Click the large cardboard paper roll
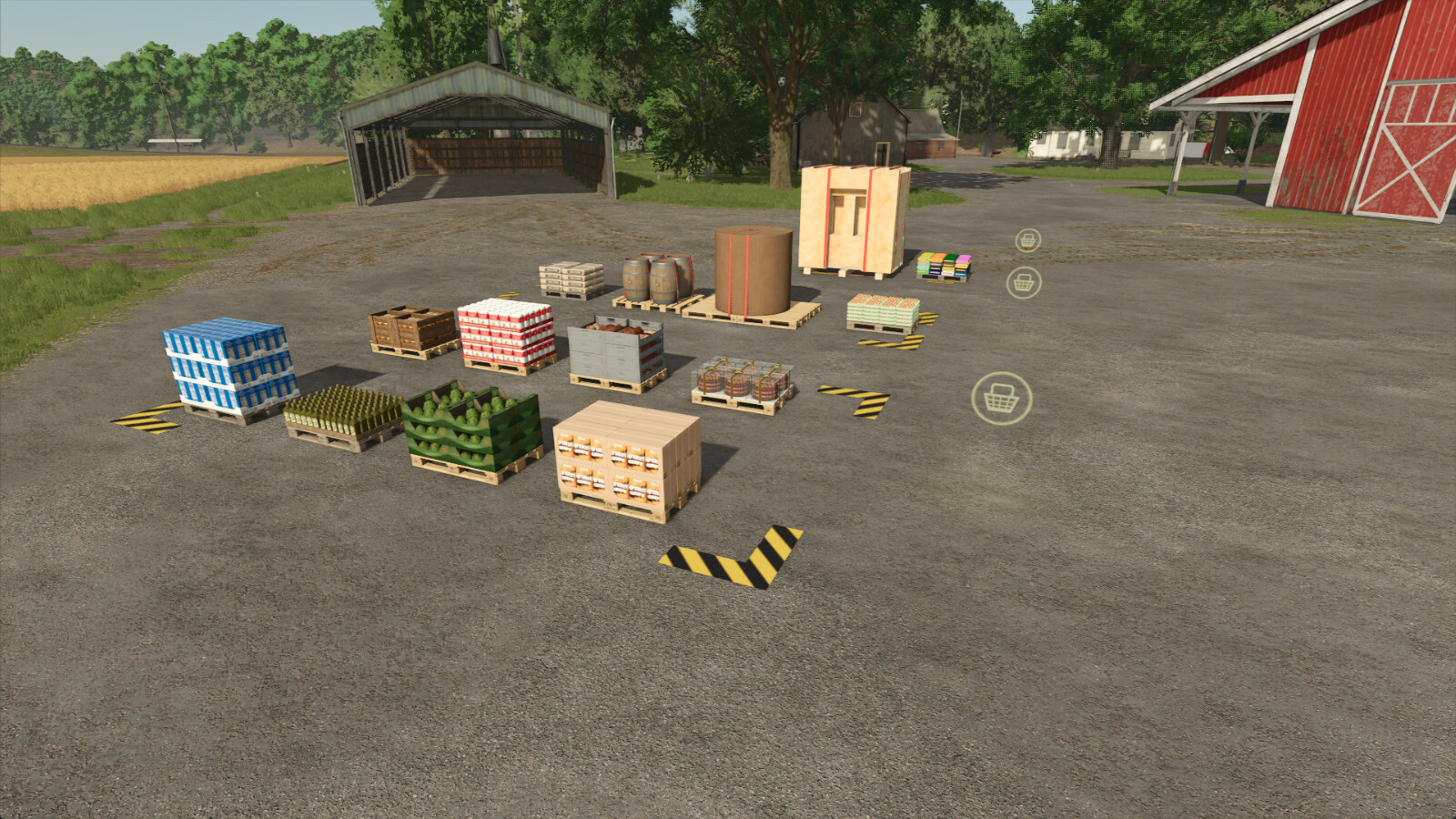 click(x=753, y=268)
